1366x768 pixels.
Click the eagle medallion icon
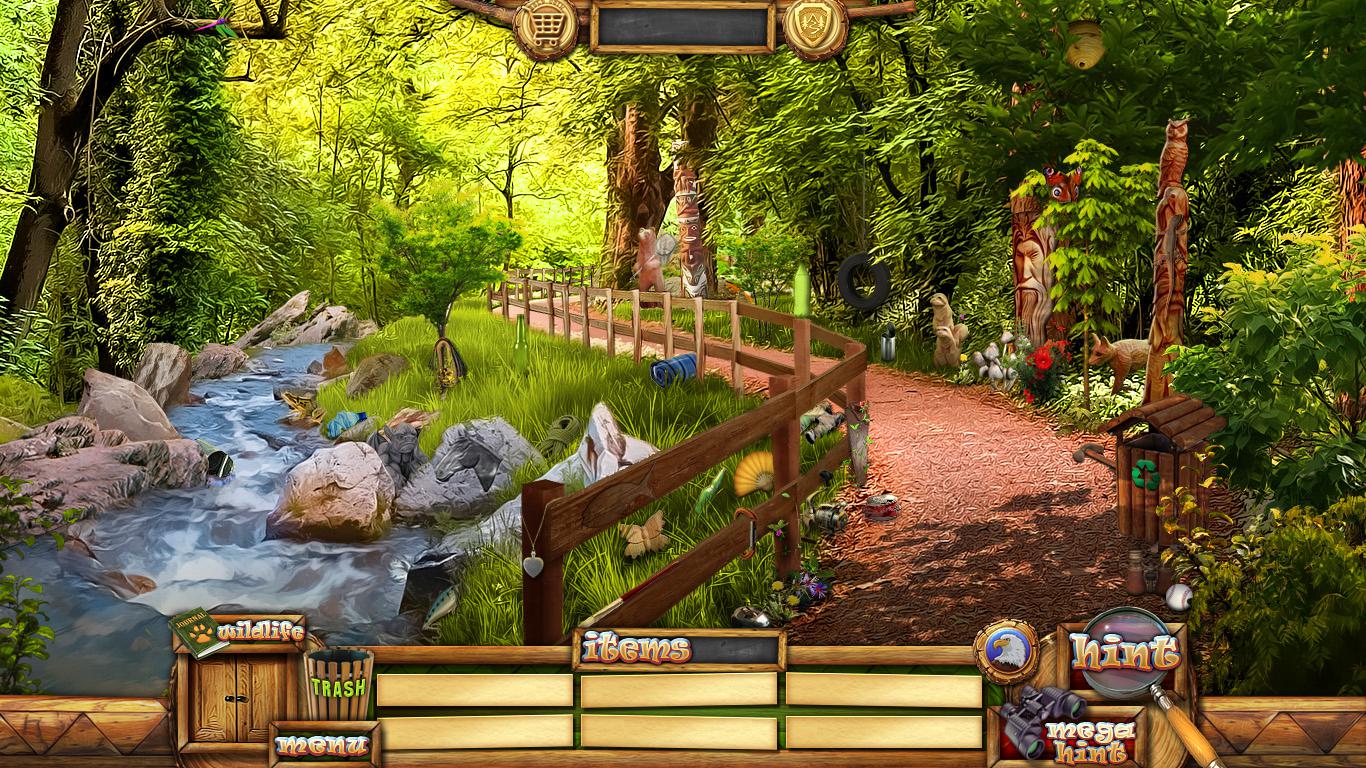click(x=1005, y=652)
